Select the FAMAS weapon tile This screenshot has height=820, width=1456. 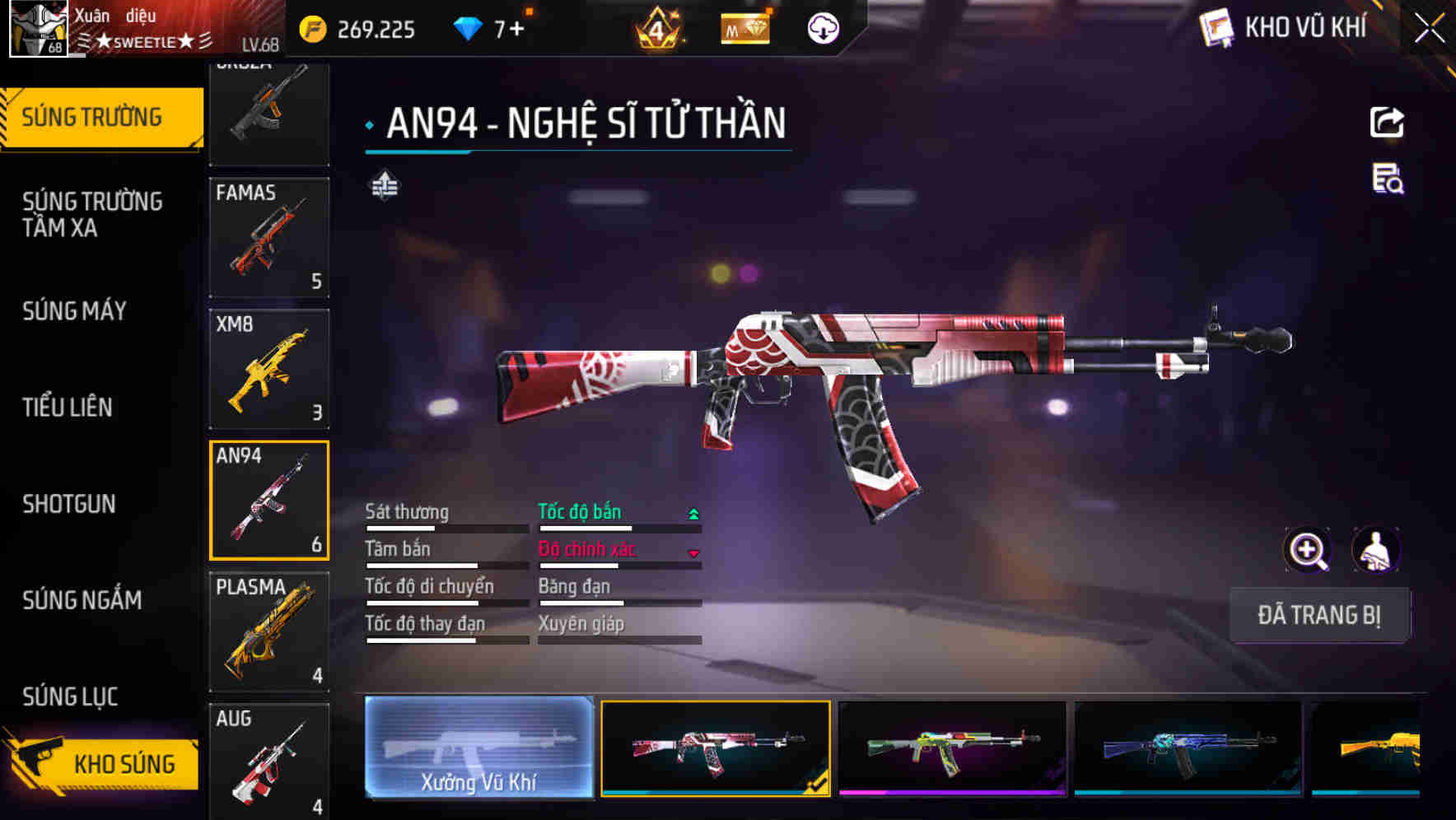pos(269,238)
